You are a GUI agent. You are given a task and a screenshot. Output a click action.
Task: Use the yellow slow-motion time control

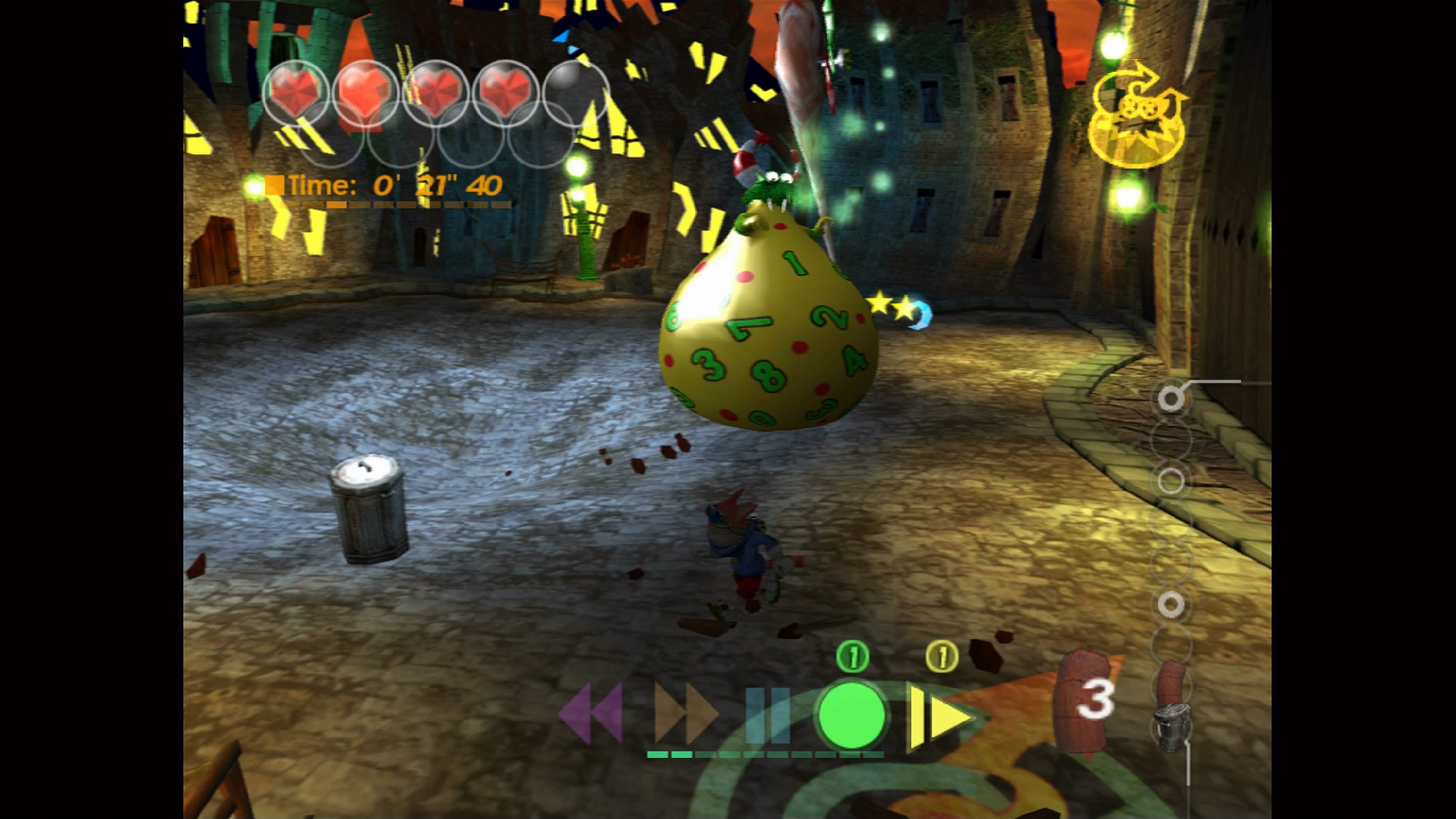point(938,717)
